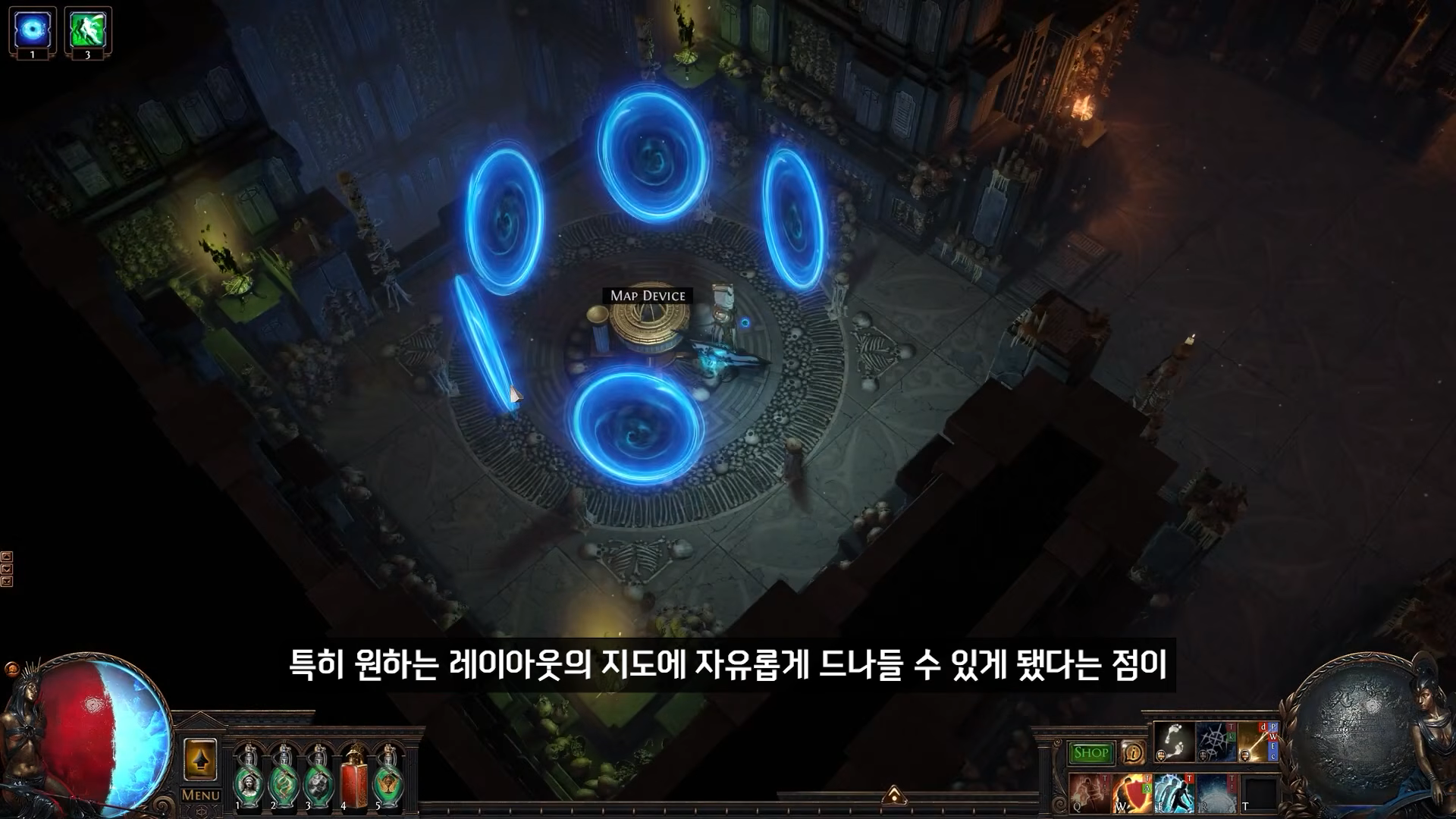The image size is (1456, 819).
Task: Open the Menu button
Action: pos(199,796)
